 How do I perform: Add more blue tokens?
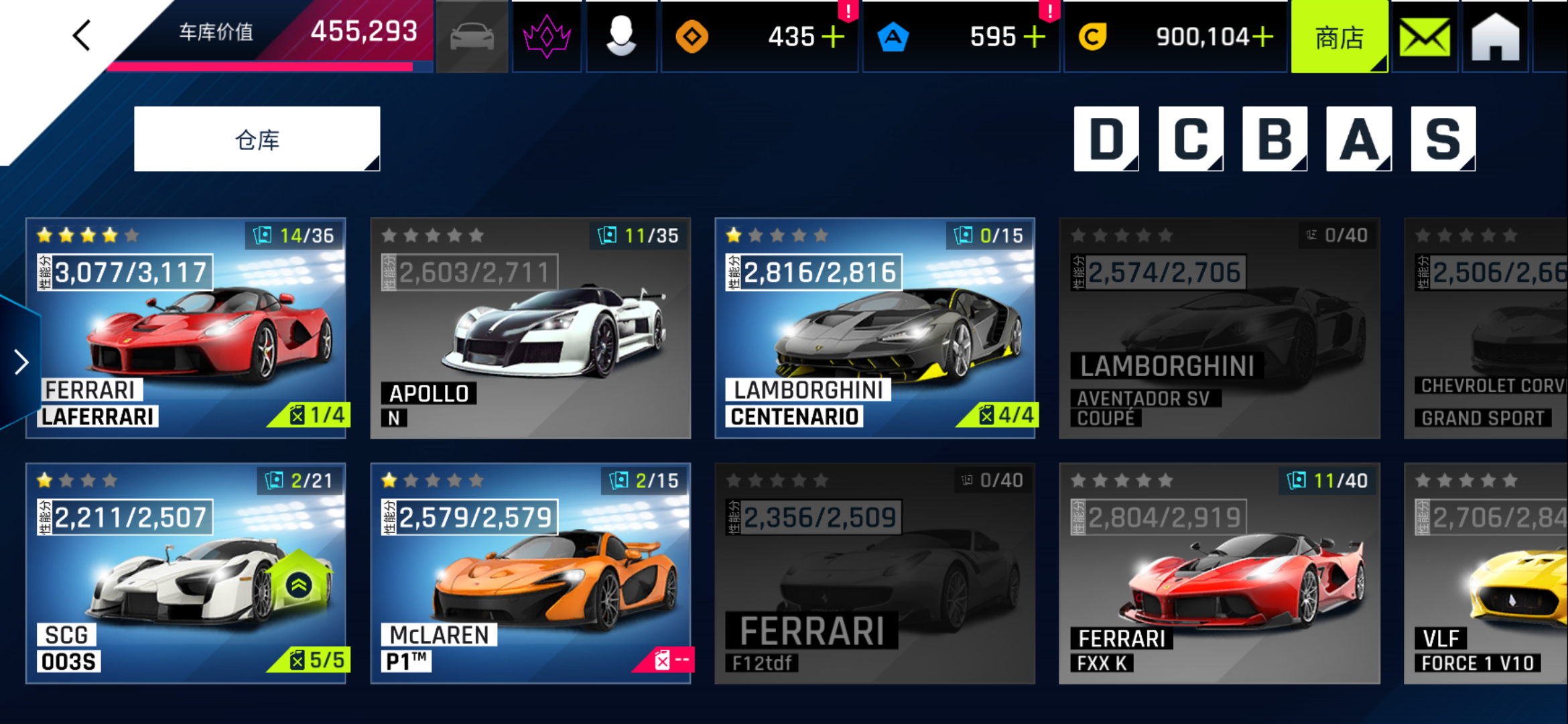point(1035,37)
